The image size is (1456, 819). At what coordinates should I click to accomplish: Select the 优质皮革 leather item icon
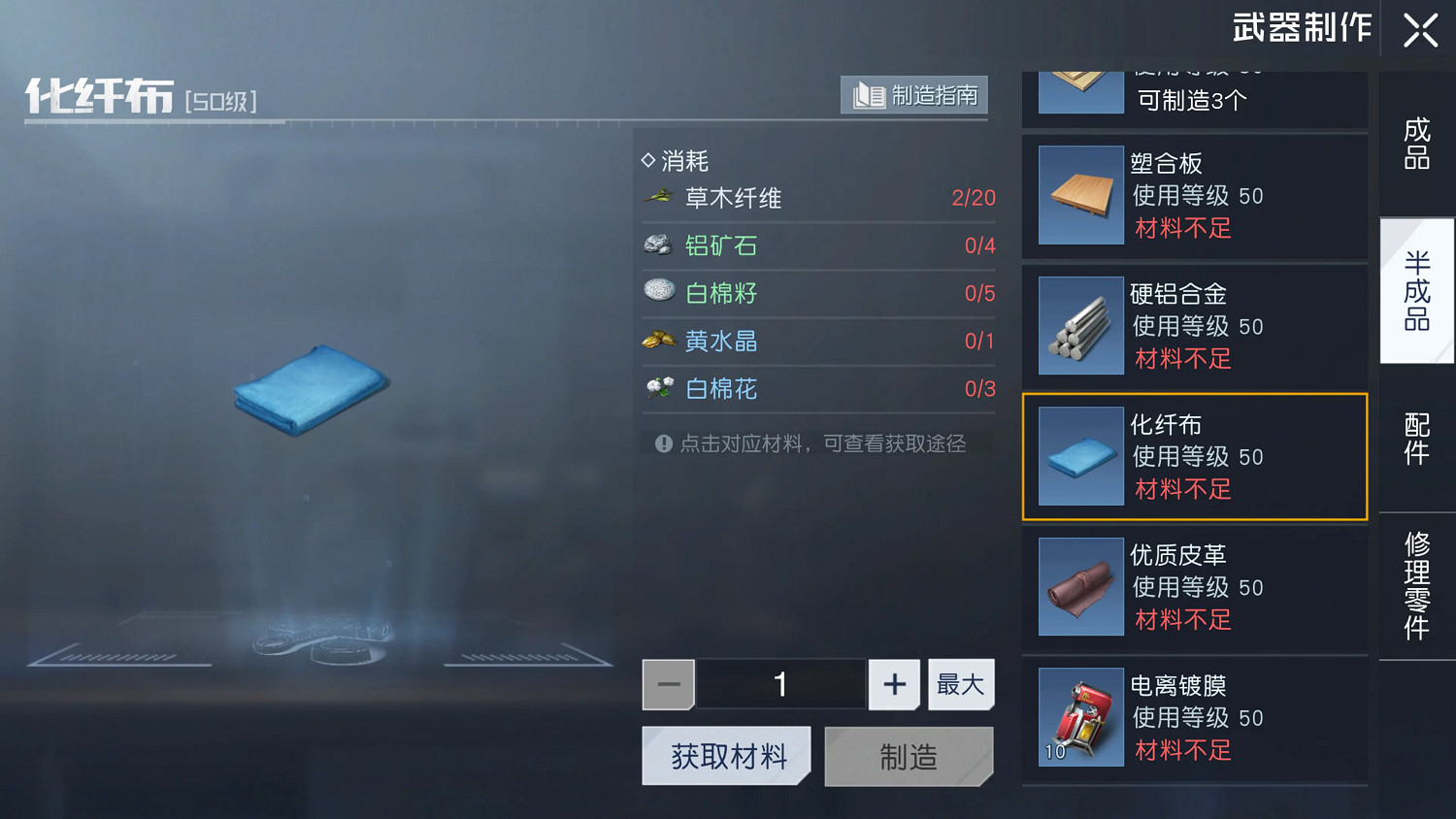(1079, 586)
